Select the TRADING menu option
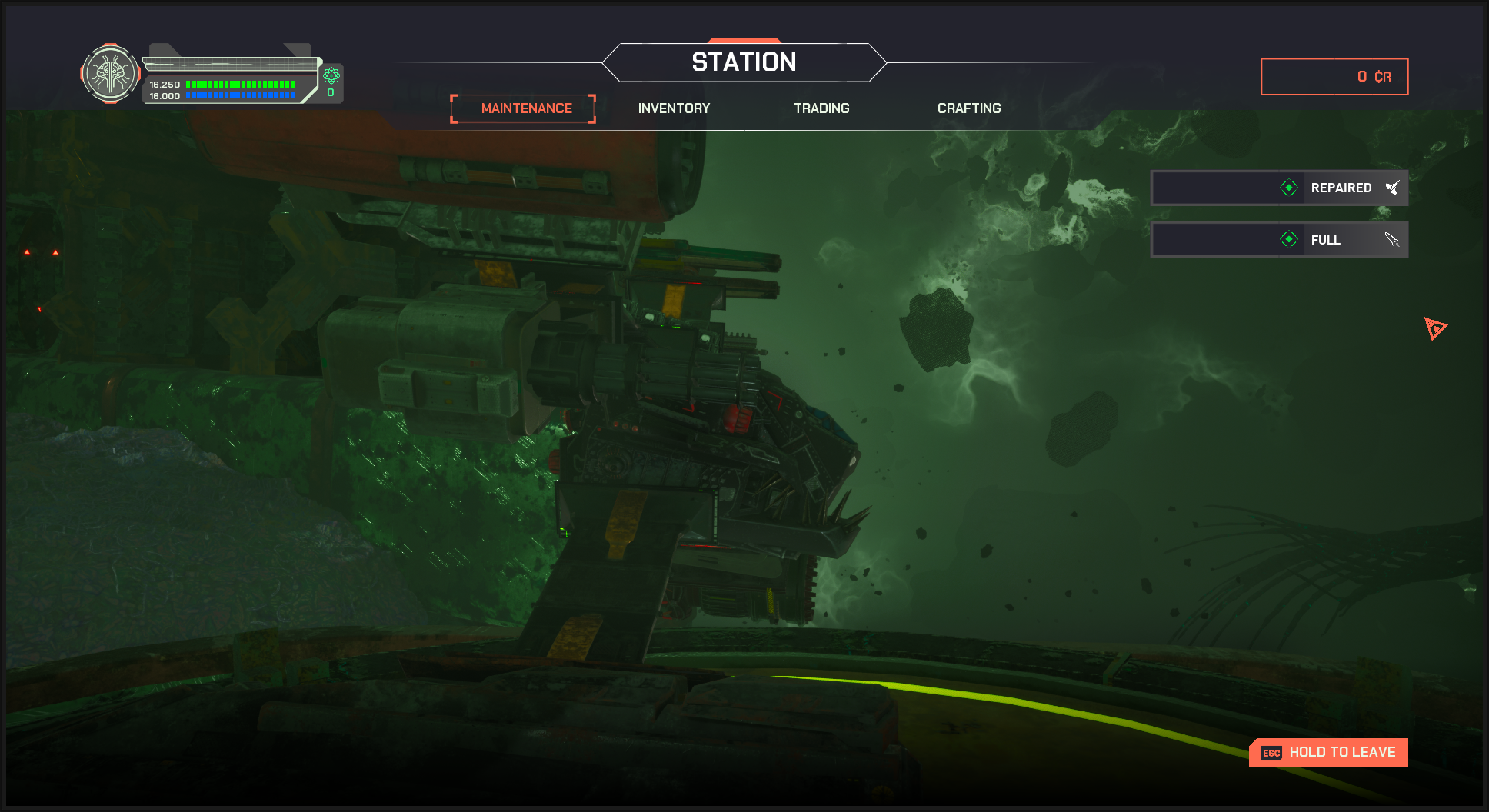 pos(821,108)
